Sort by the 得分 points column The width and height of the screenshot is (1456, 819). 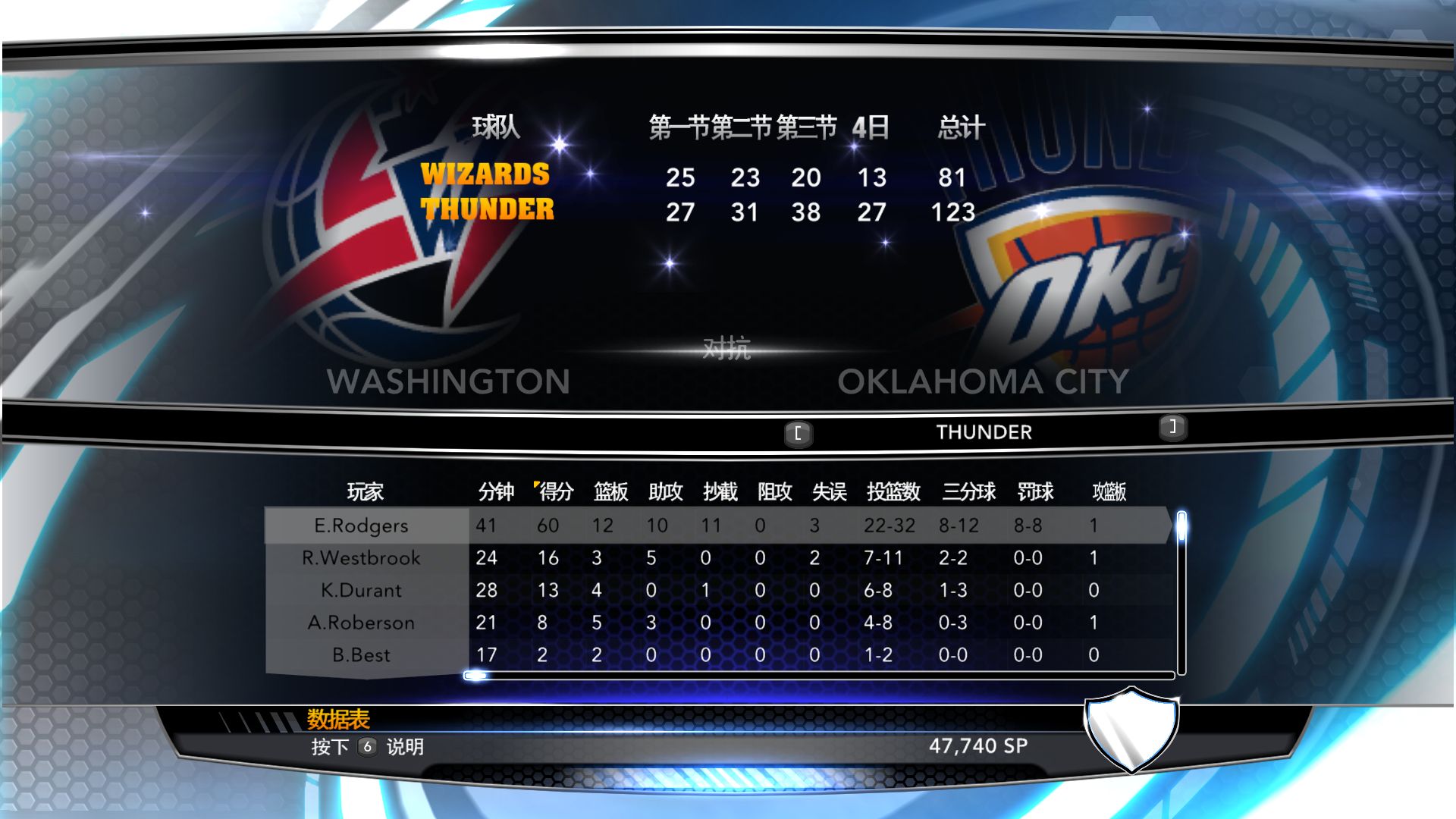(555, 492)
